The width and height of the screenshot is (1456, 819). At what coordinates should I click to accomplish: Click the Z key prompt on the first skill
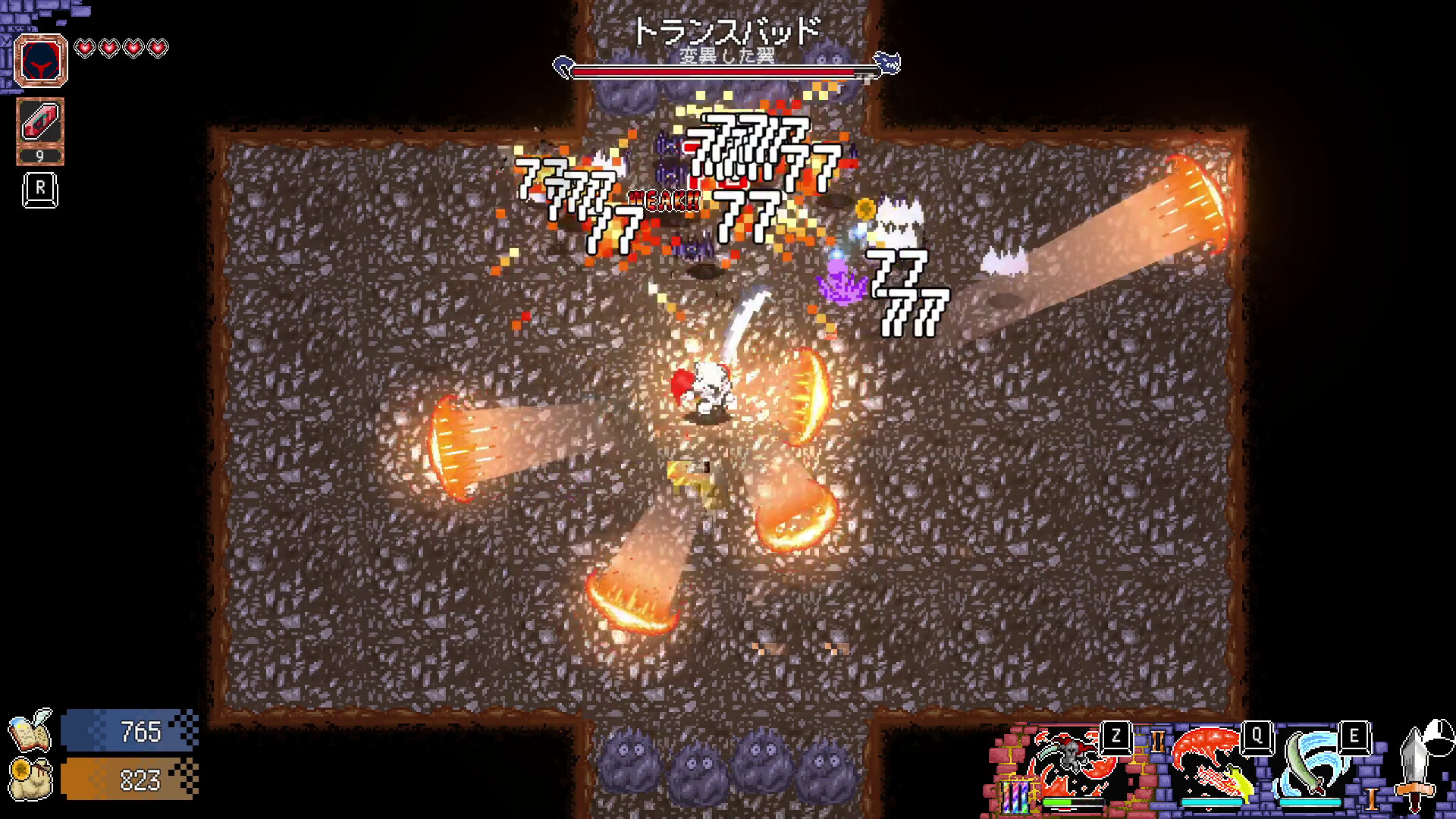click(1115, 736)
